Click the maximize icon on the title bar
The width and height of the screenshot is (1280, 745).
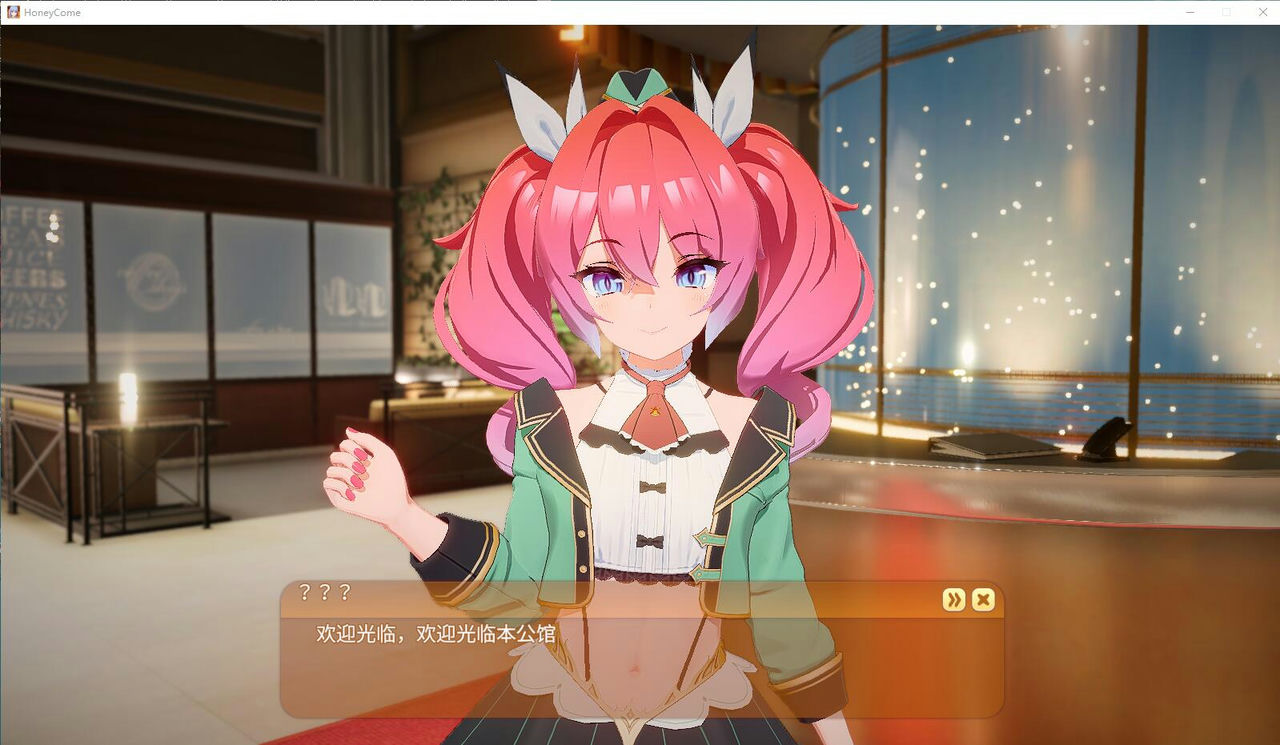pos(1227,12)
